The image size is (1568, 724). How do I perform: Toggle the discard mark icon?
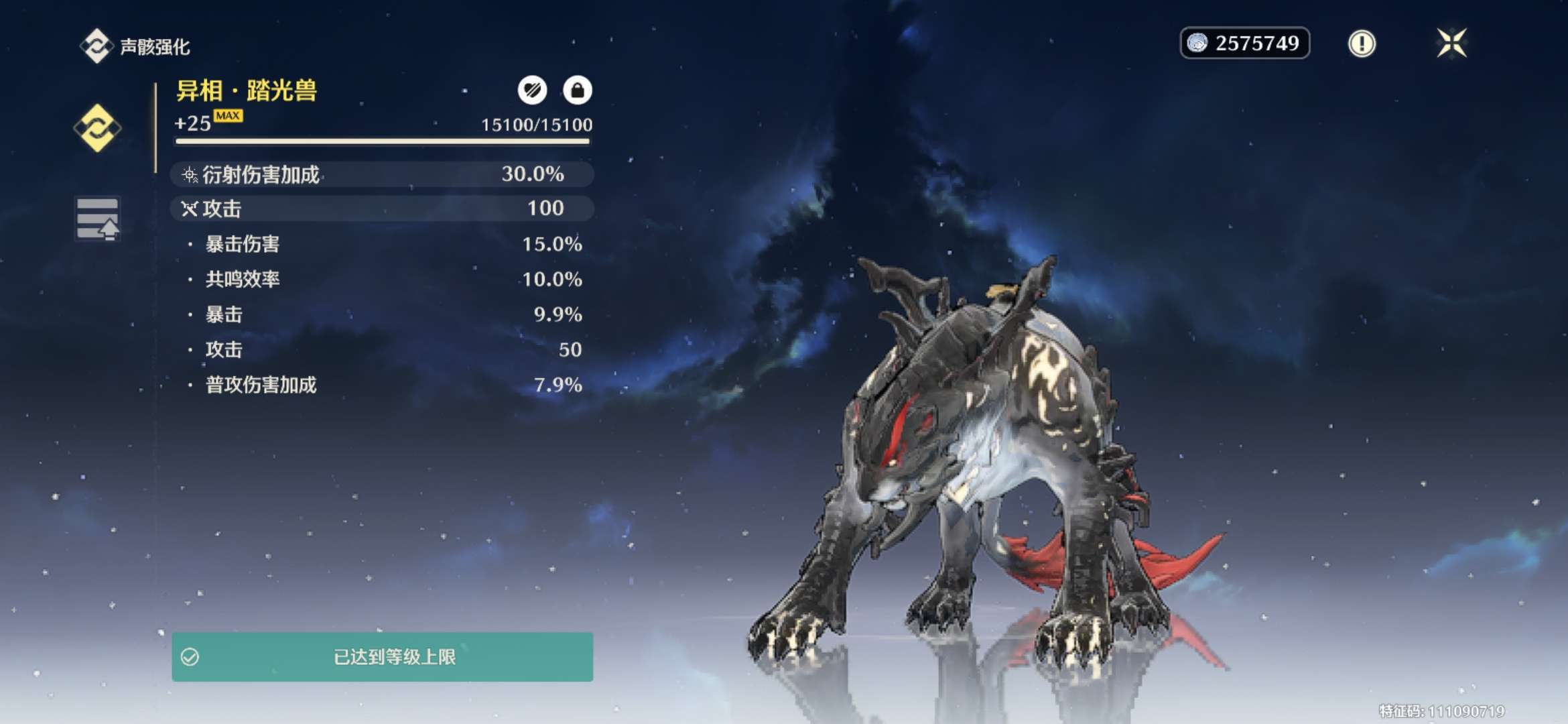pos(533,90)
